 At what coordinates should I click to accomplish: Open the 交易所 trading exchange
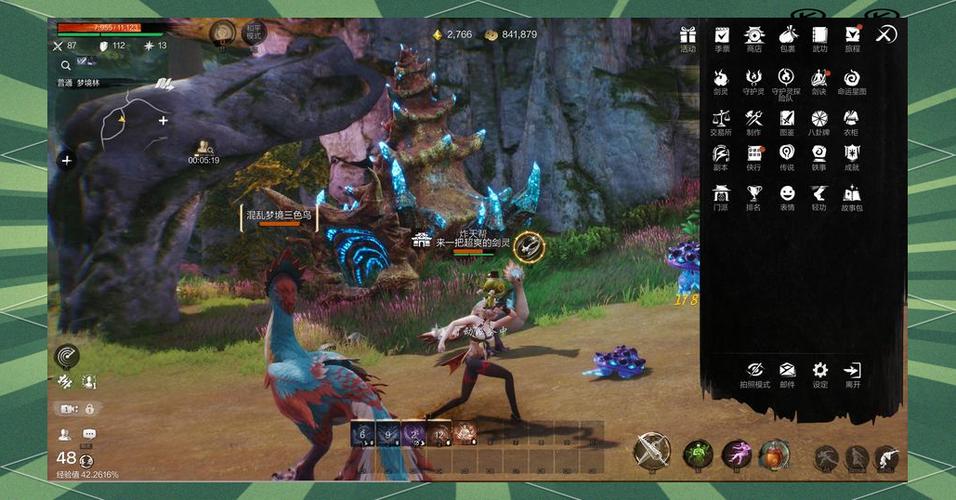click(x=720, y=119)
